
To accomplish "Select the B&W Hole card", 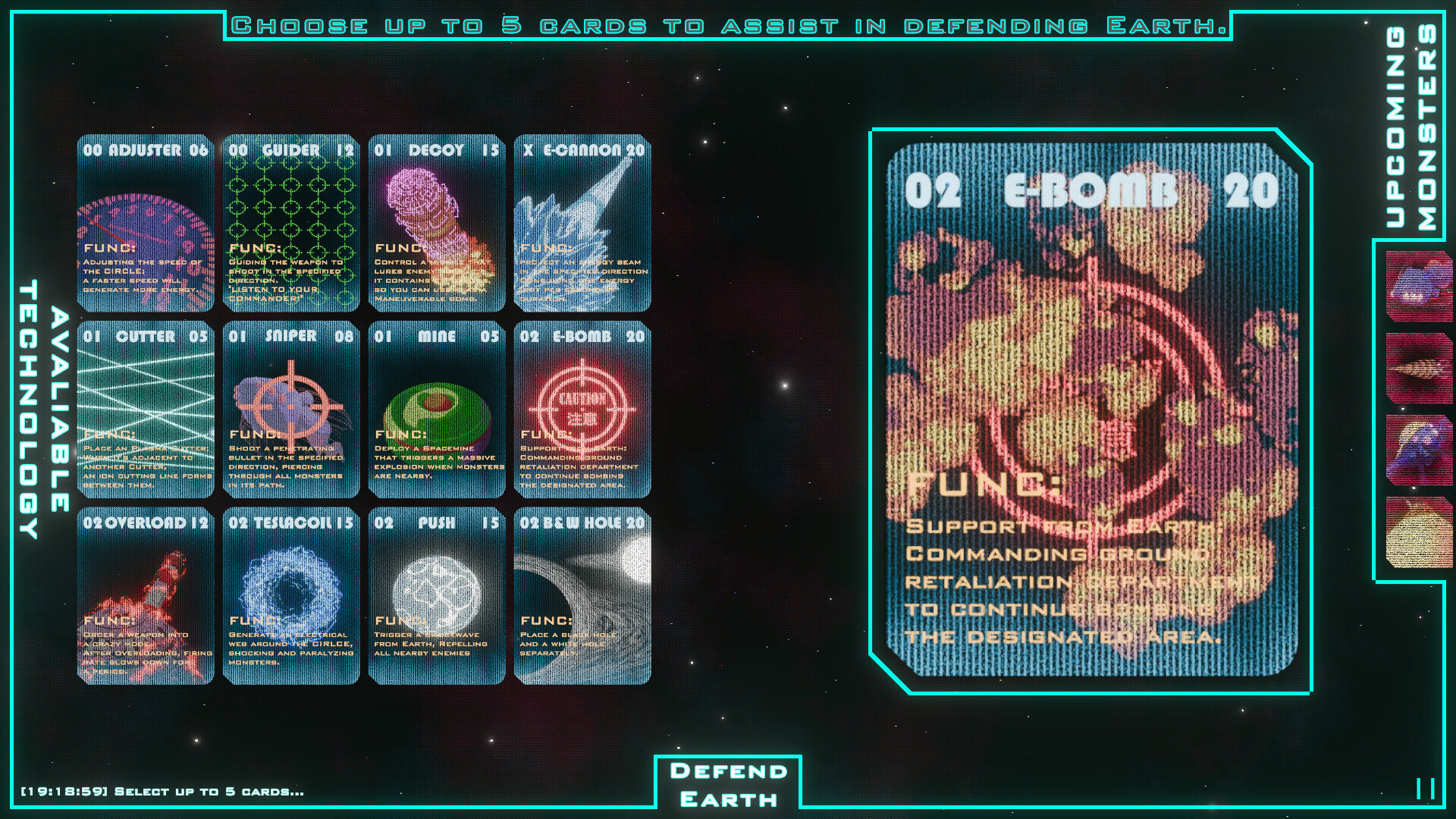I will coord(583,596).
